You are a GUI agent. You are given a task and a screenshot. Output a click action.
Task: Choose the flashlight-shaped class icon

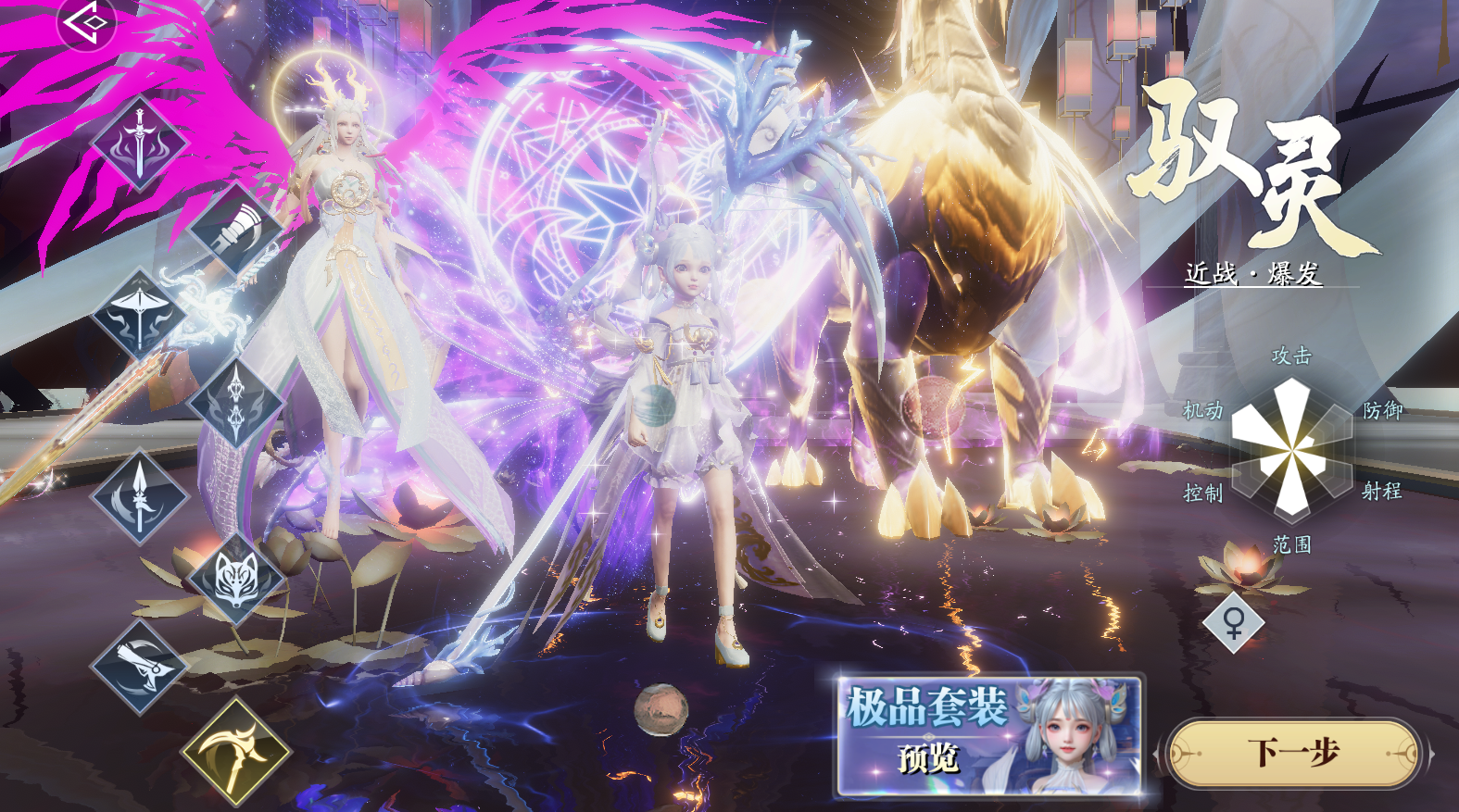(x=234, y=228)
